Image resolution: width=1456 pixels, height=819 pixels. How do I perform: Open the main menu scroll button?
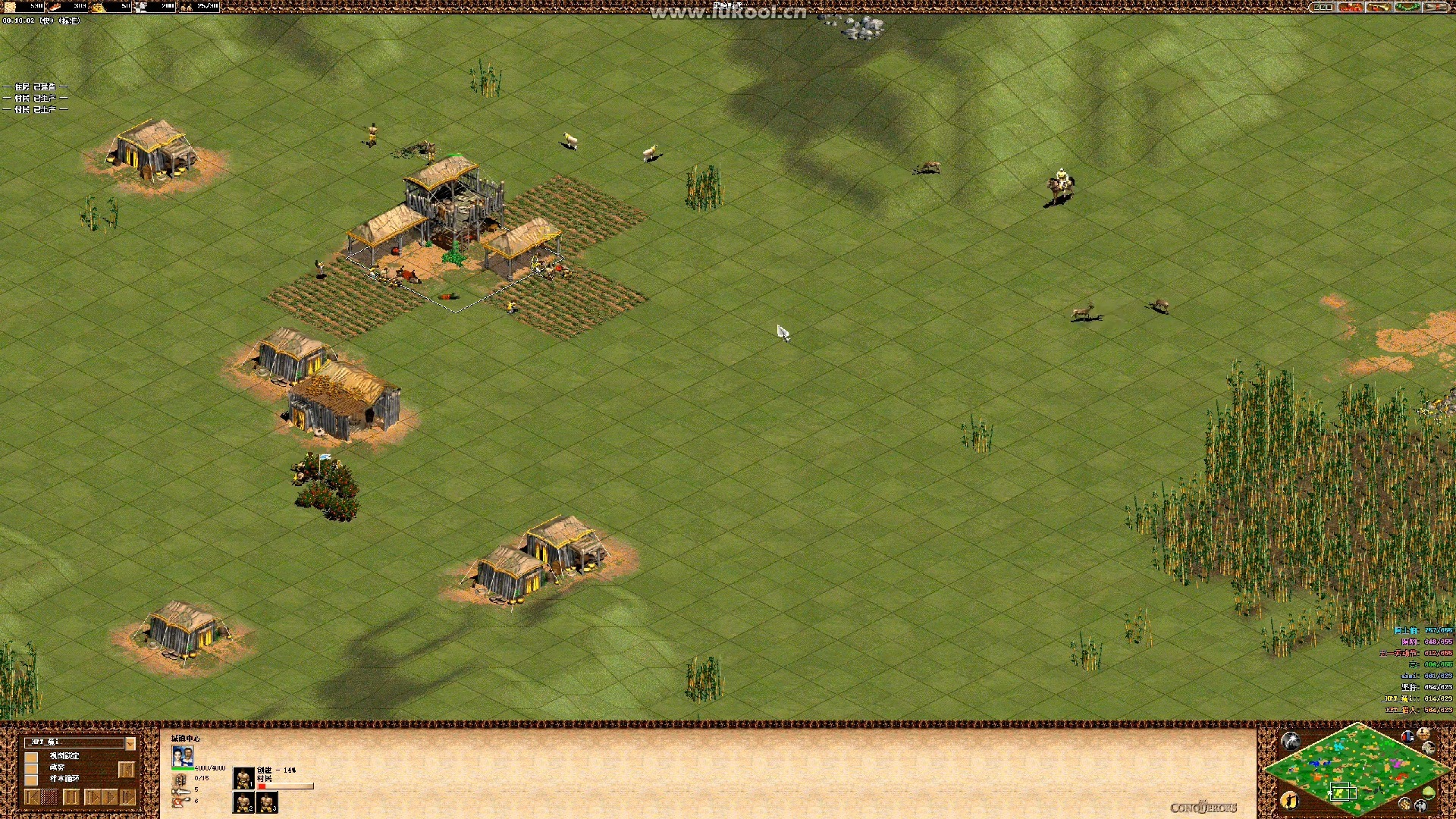click(1434, 7)
